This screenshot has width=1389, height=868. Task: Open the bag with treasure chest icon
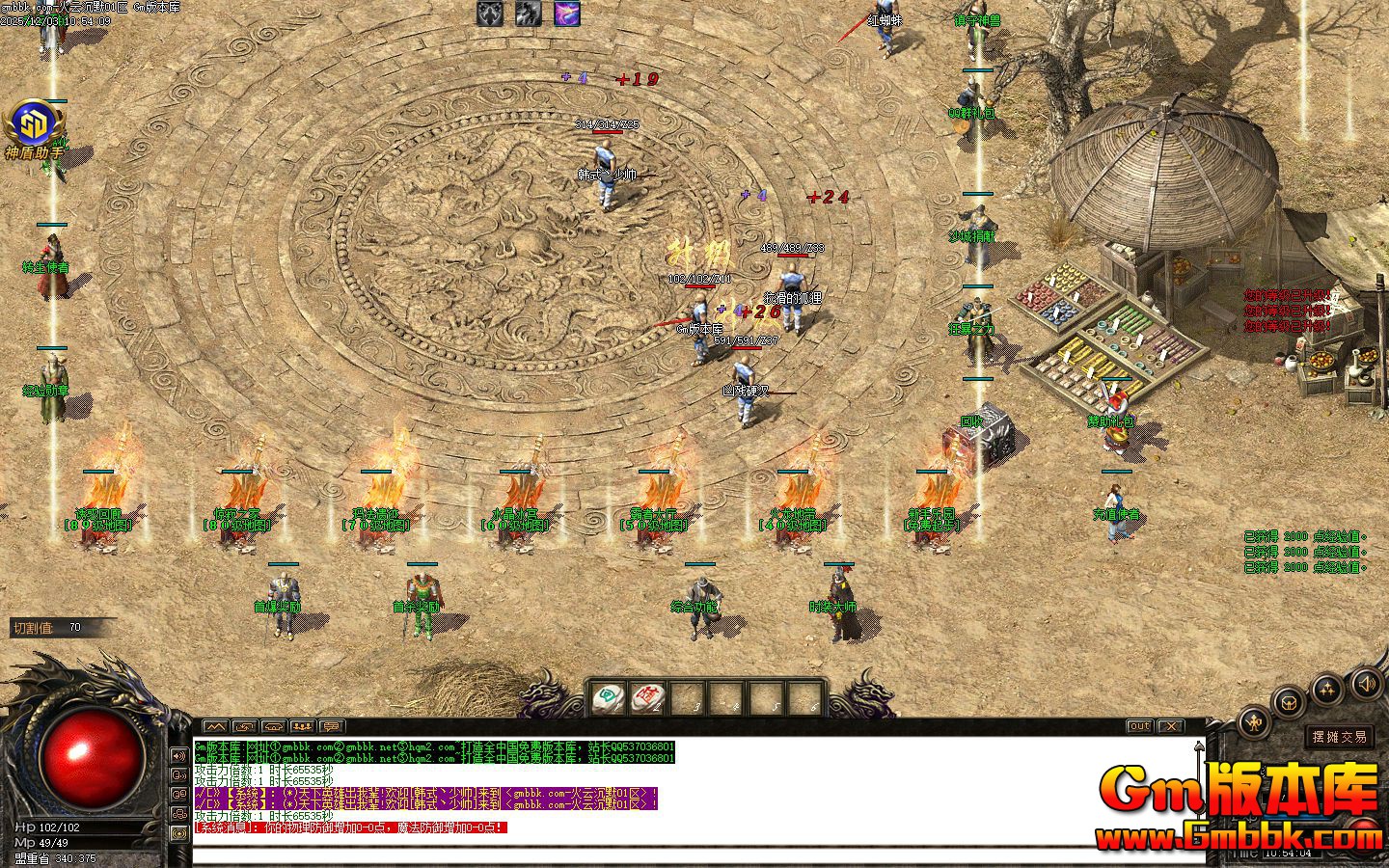coord(1287,702)
